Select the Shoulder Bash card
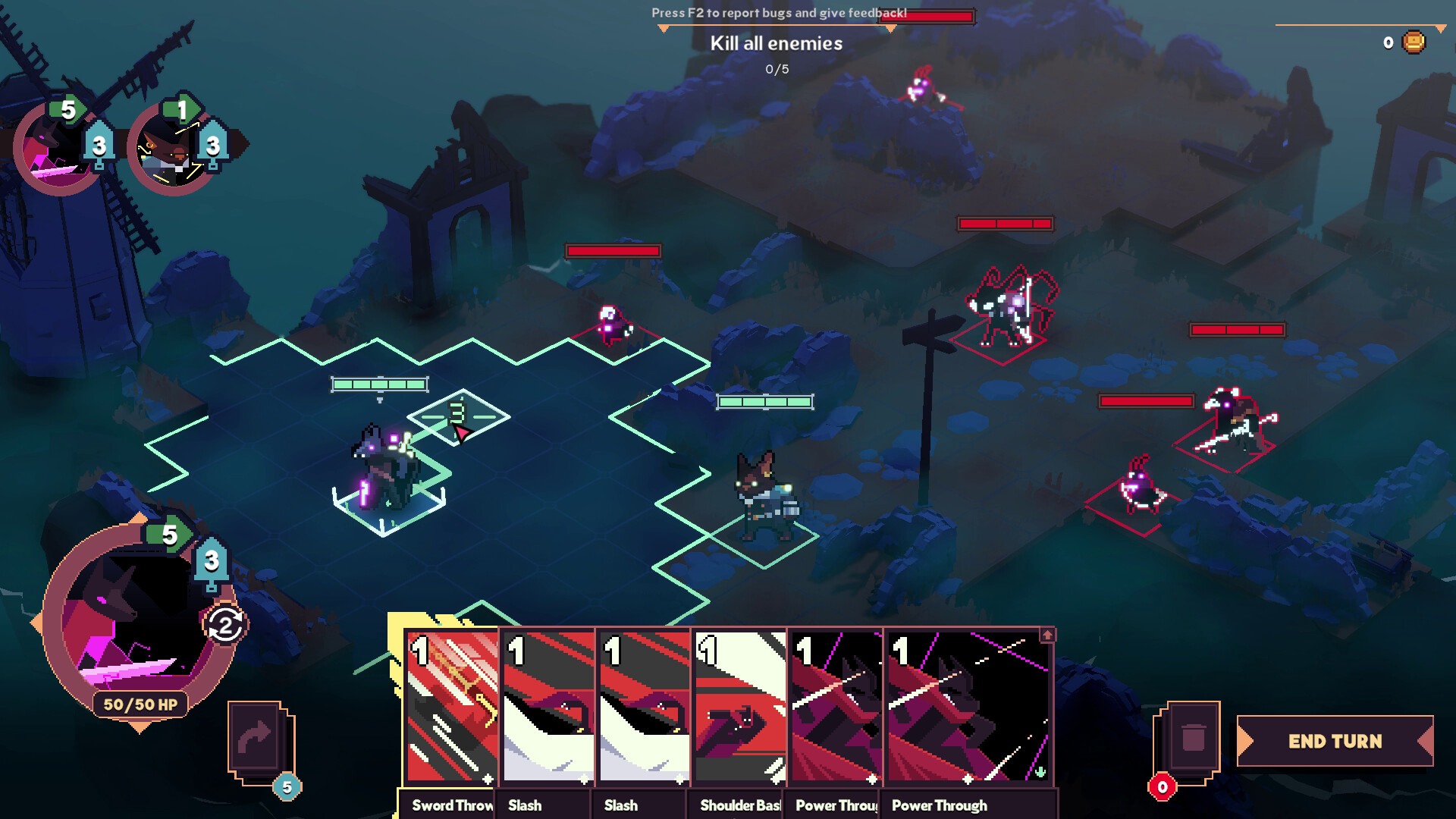 739,707
